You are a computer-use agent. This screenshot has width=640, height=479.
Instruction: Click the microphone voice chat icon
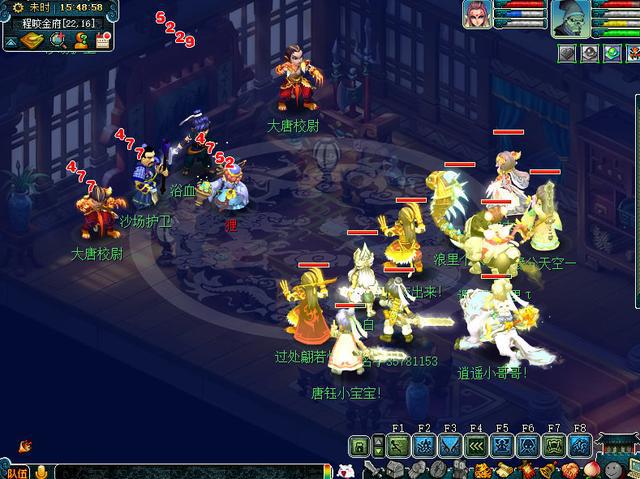coord(42,471)
